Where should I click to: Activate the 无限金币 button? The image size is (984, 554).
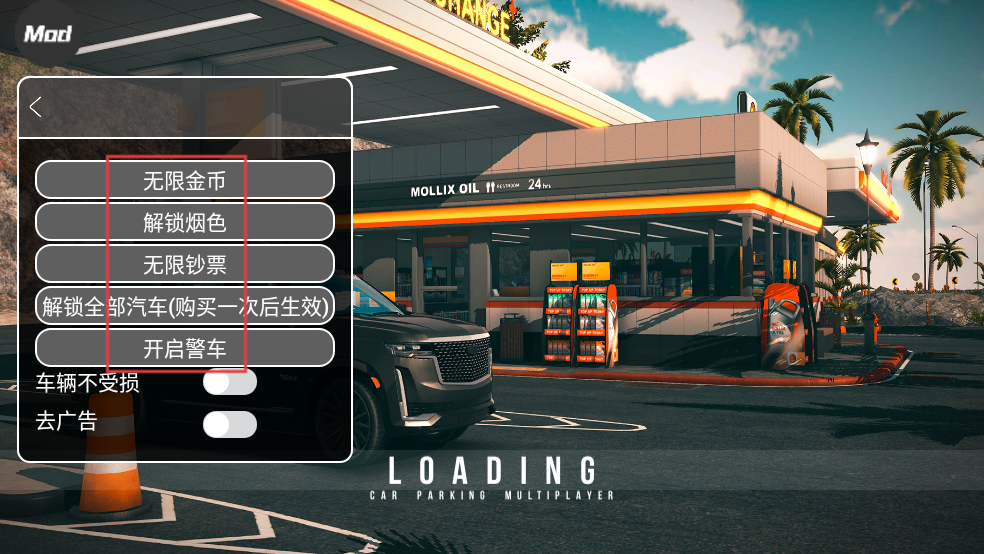pos(185,180)
